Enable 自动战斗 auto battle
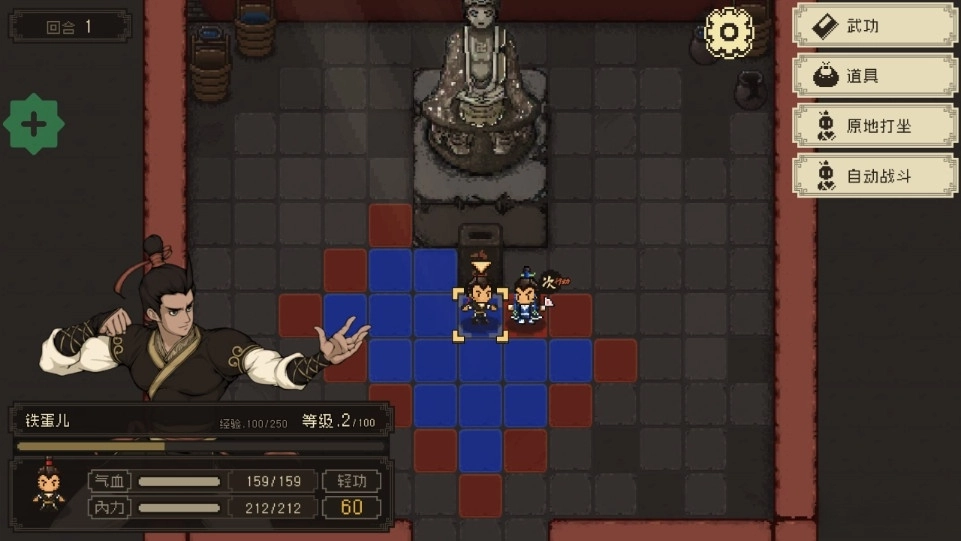Screen dimensions: 961x541 point(874,176)
